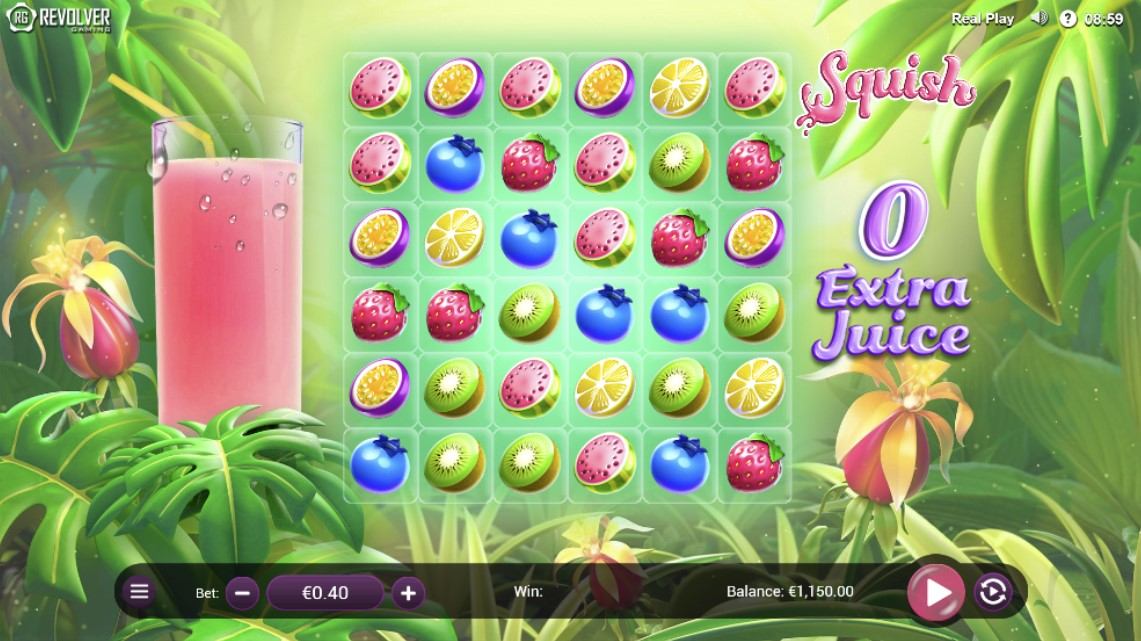
Task: Open the help question mark icon
Action: pyautogui.click(x=1068, y=18)
